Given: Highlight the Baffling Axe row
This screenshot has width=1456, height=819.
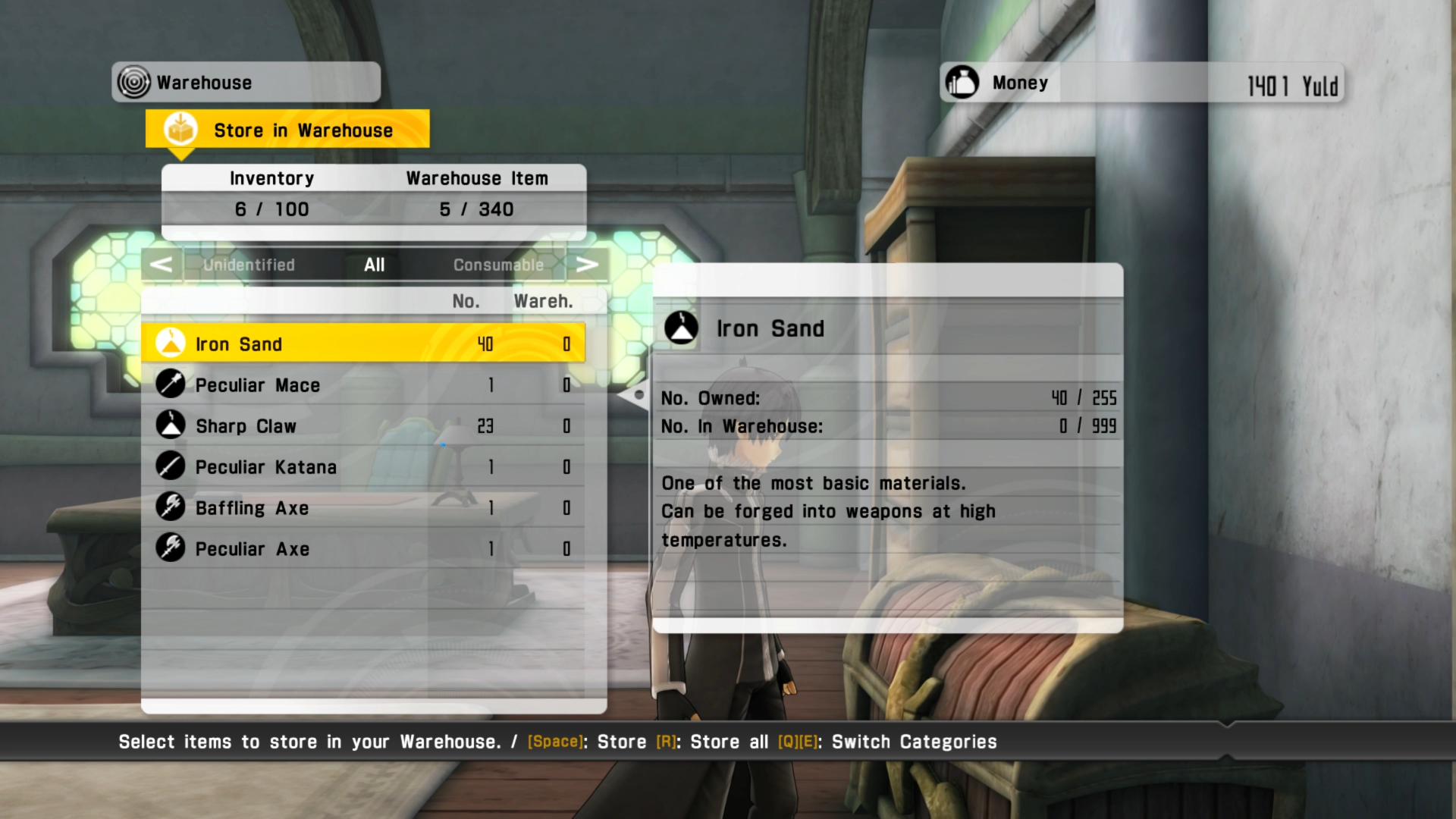Looking at the screenshot, I should click(x=362, y=508).
